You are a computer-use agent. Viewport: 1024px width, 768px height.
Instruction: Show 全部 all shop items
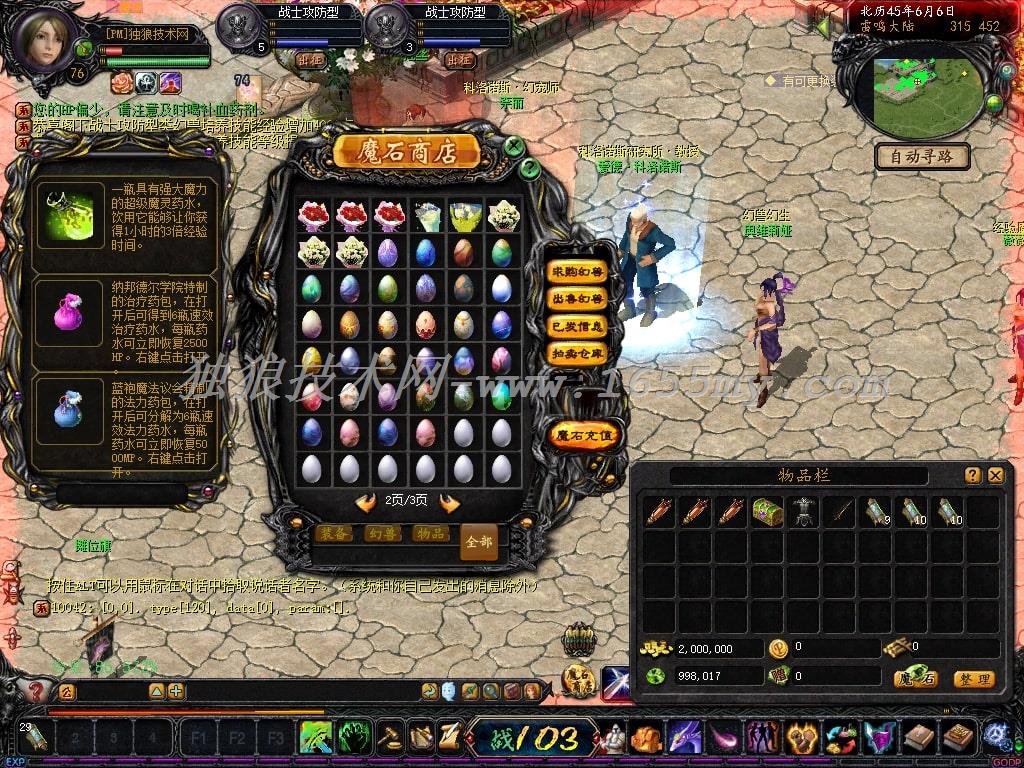click(x=479, y=541)
